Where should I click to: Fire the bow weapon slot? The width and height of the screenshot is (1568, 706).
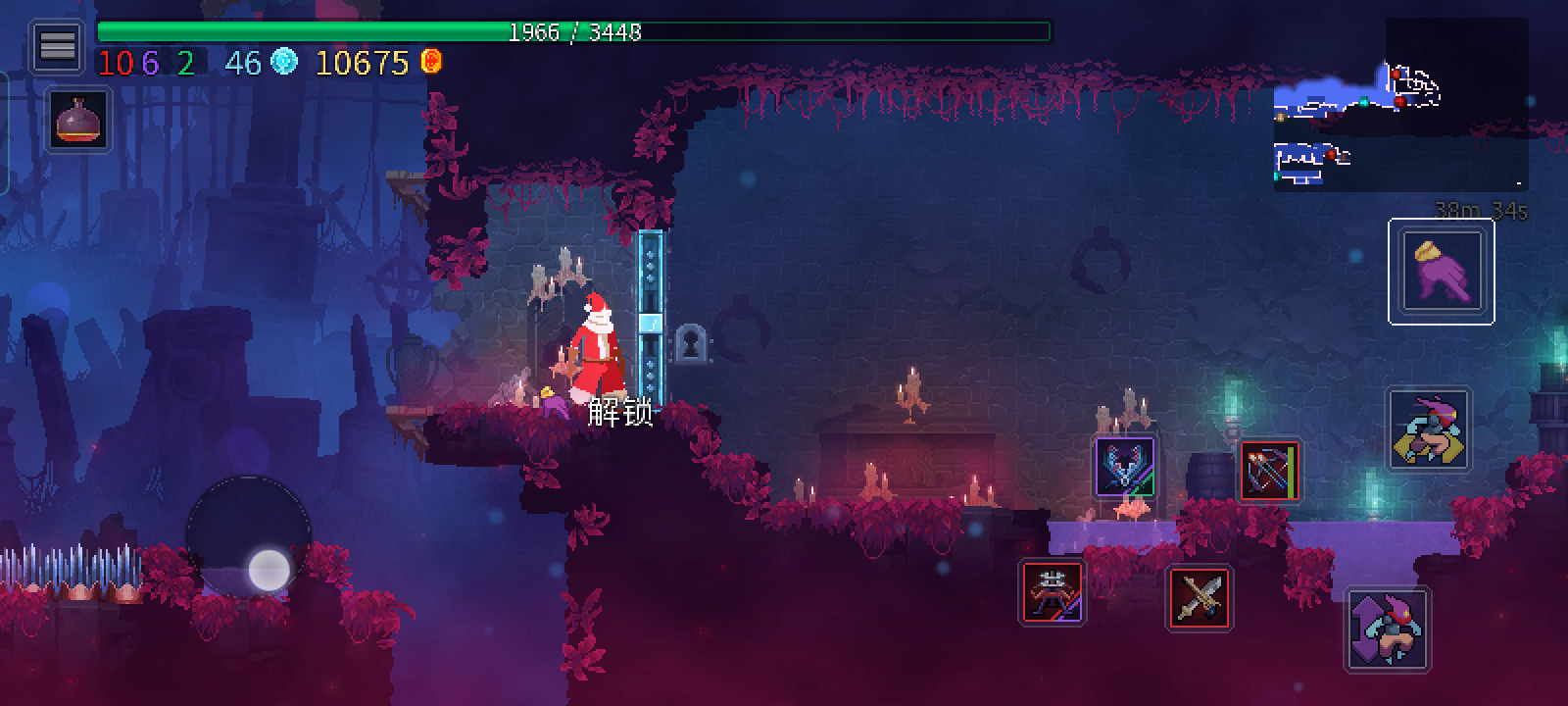pyautogui.click(x=1270, y=472)
